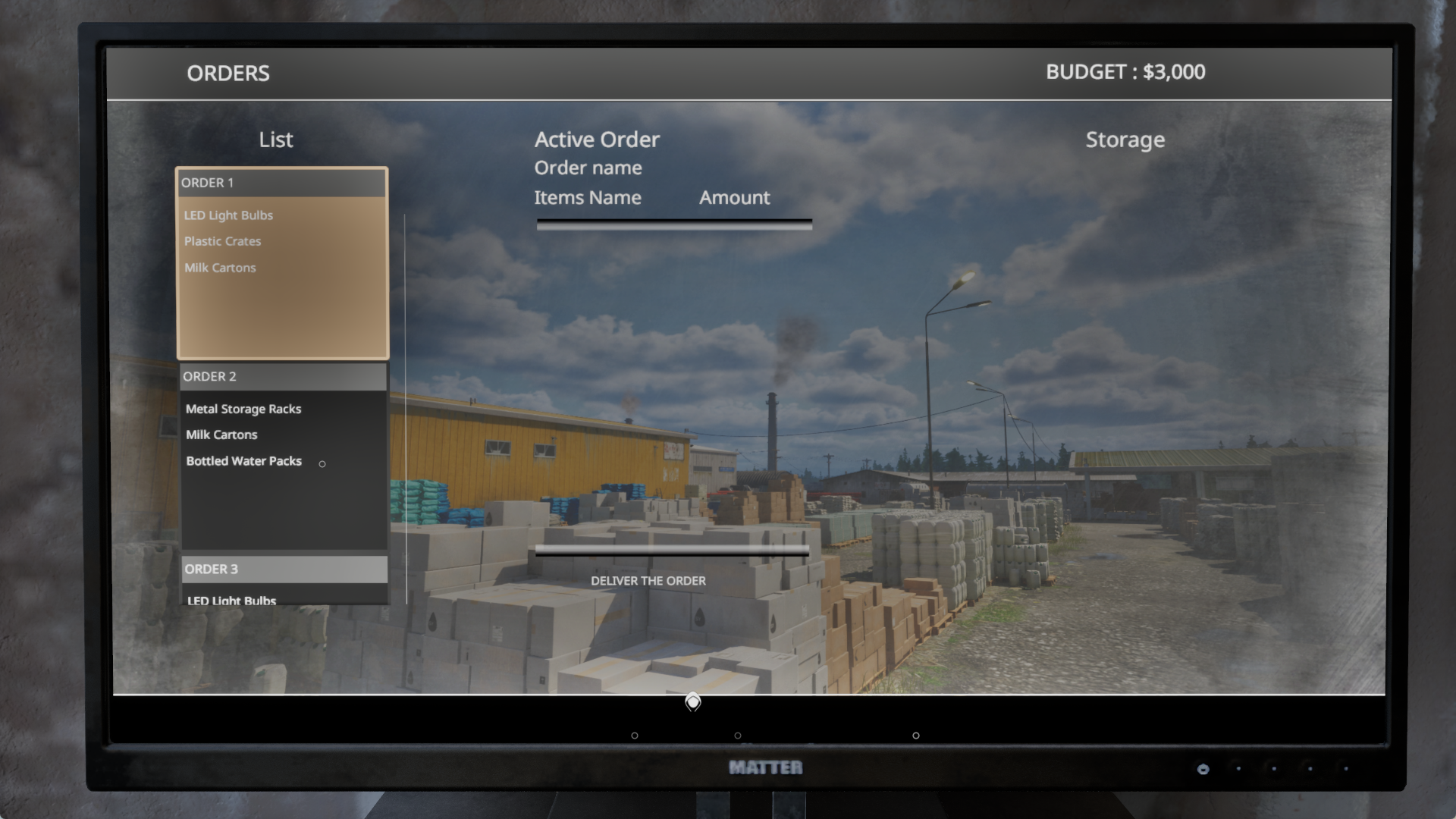Select the LED Light Bulbs entry under Order 3
1456x819 pixels.
(x=230, y=600)
